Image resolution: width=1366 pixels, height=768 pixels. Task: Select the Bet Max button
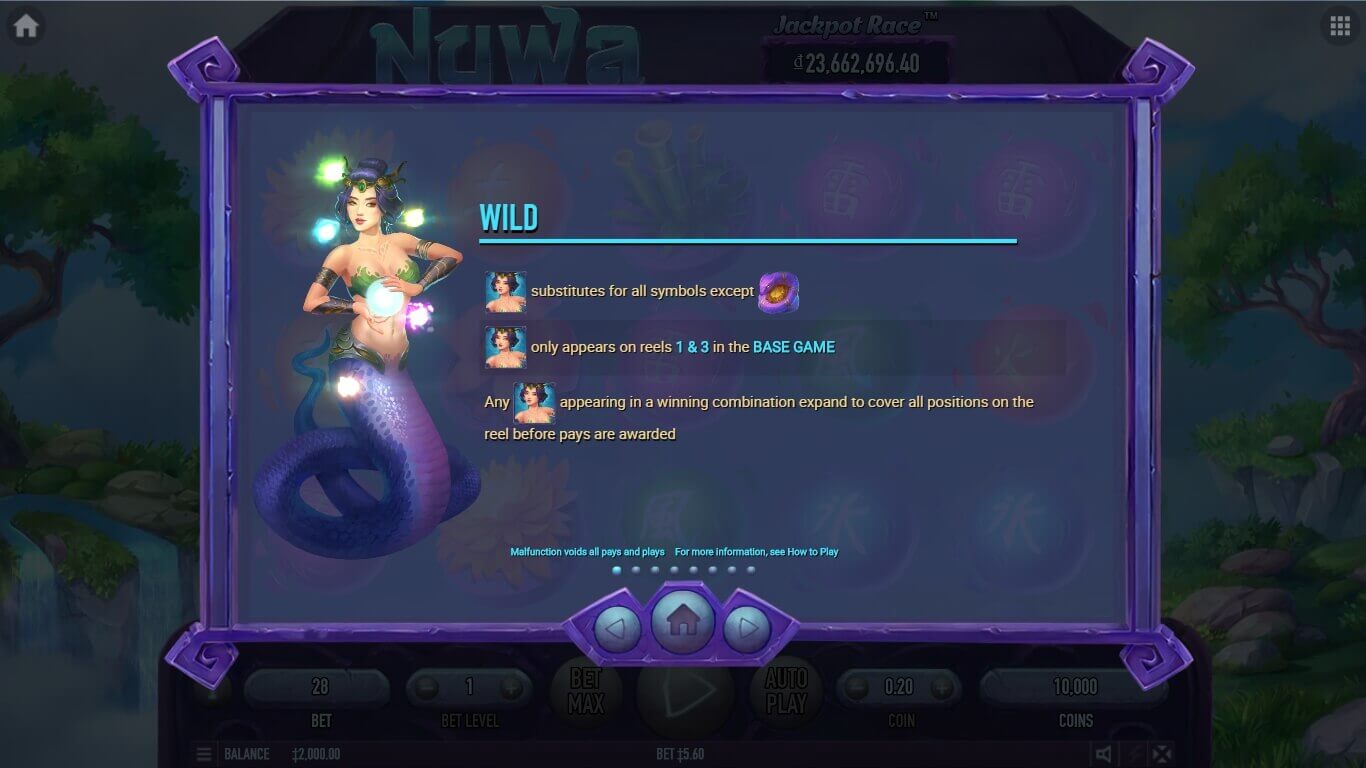(x=586, y=691)
